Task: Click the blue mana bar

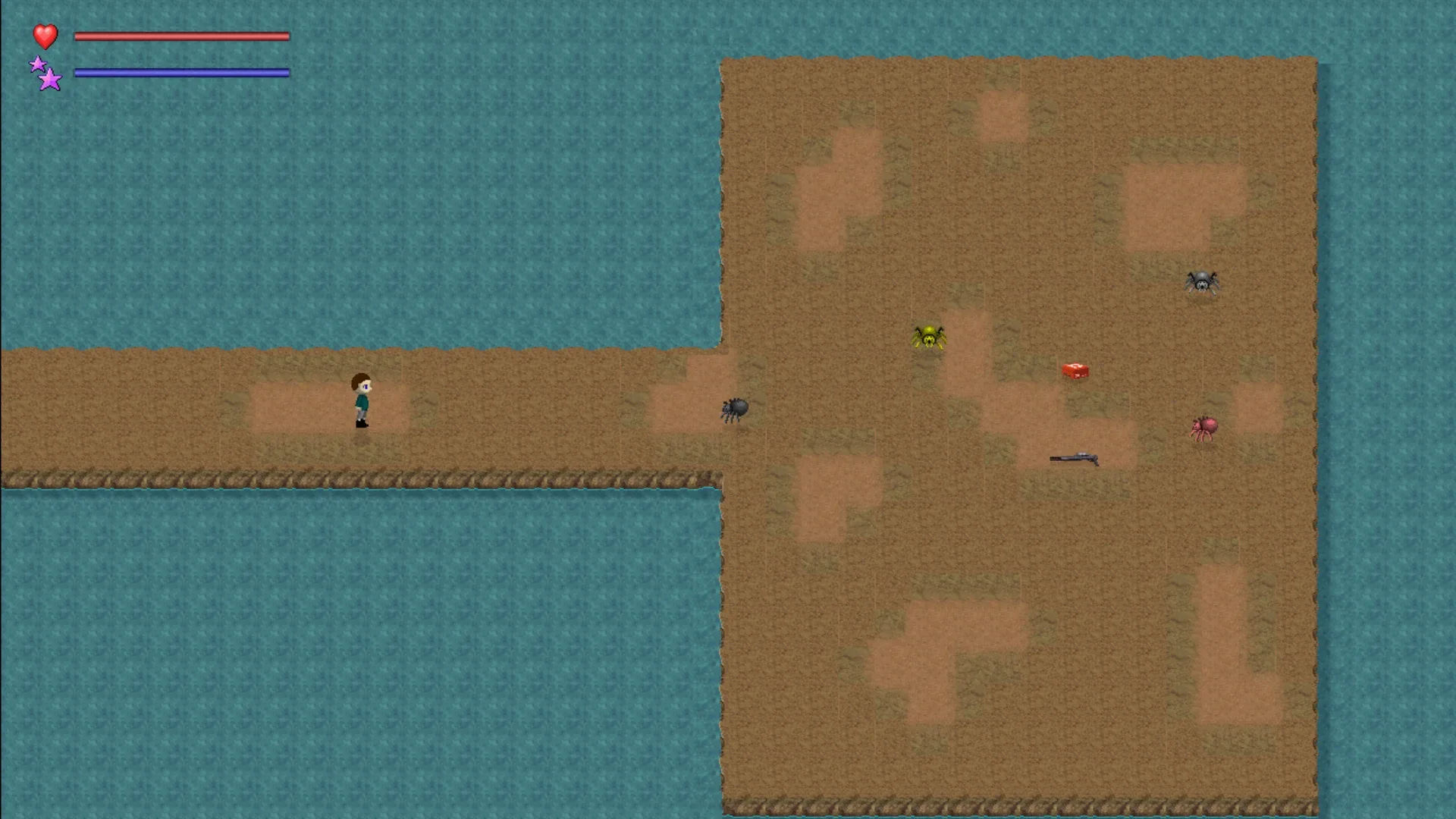Action: click(182, 73)
